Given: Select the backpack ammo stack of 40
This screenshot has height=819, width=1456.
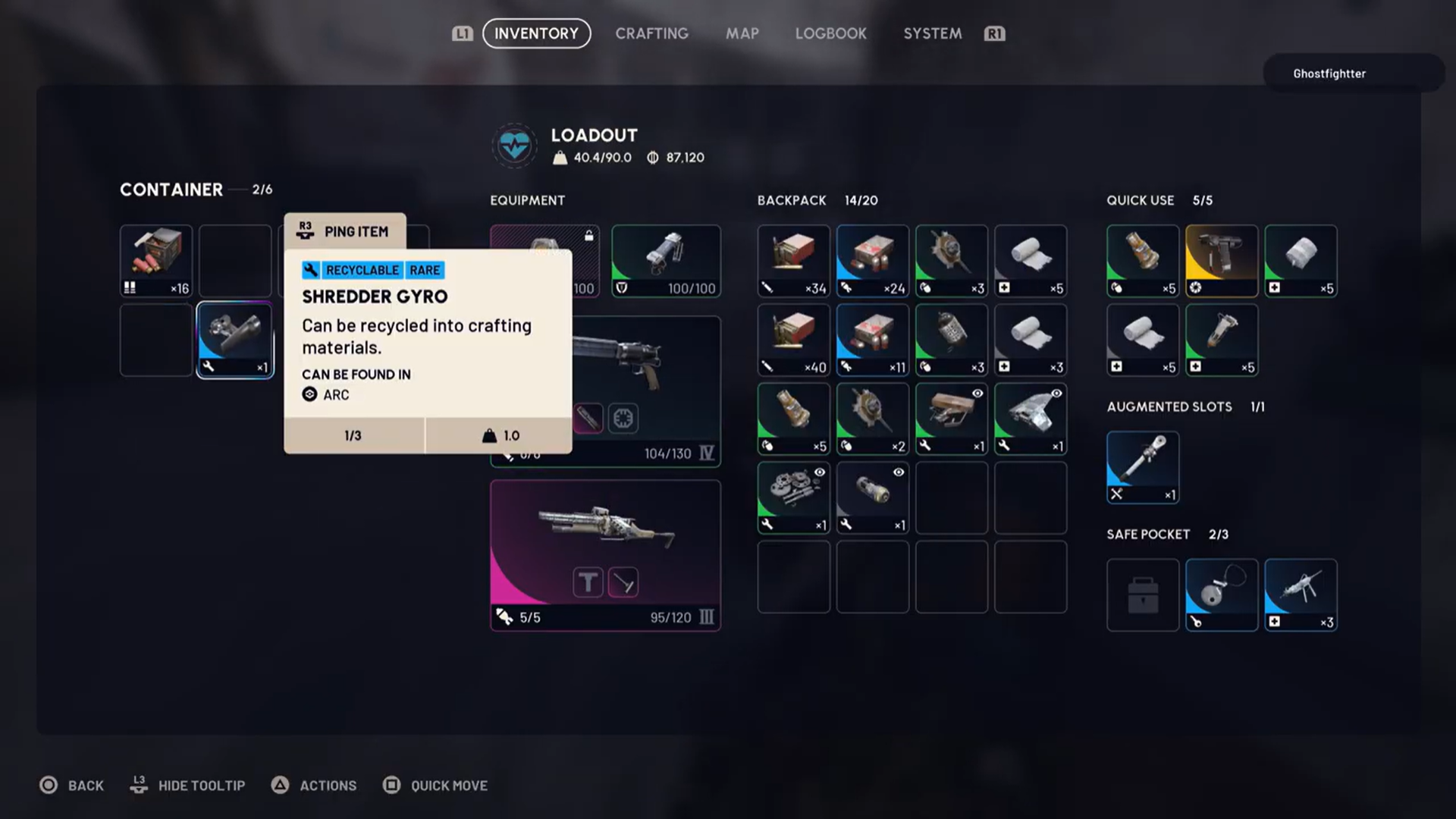Looking at the screenshot, I should [x=793, y=339].
